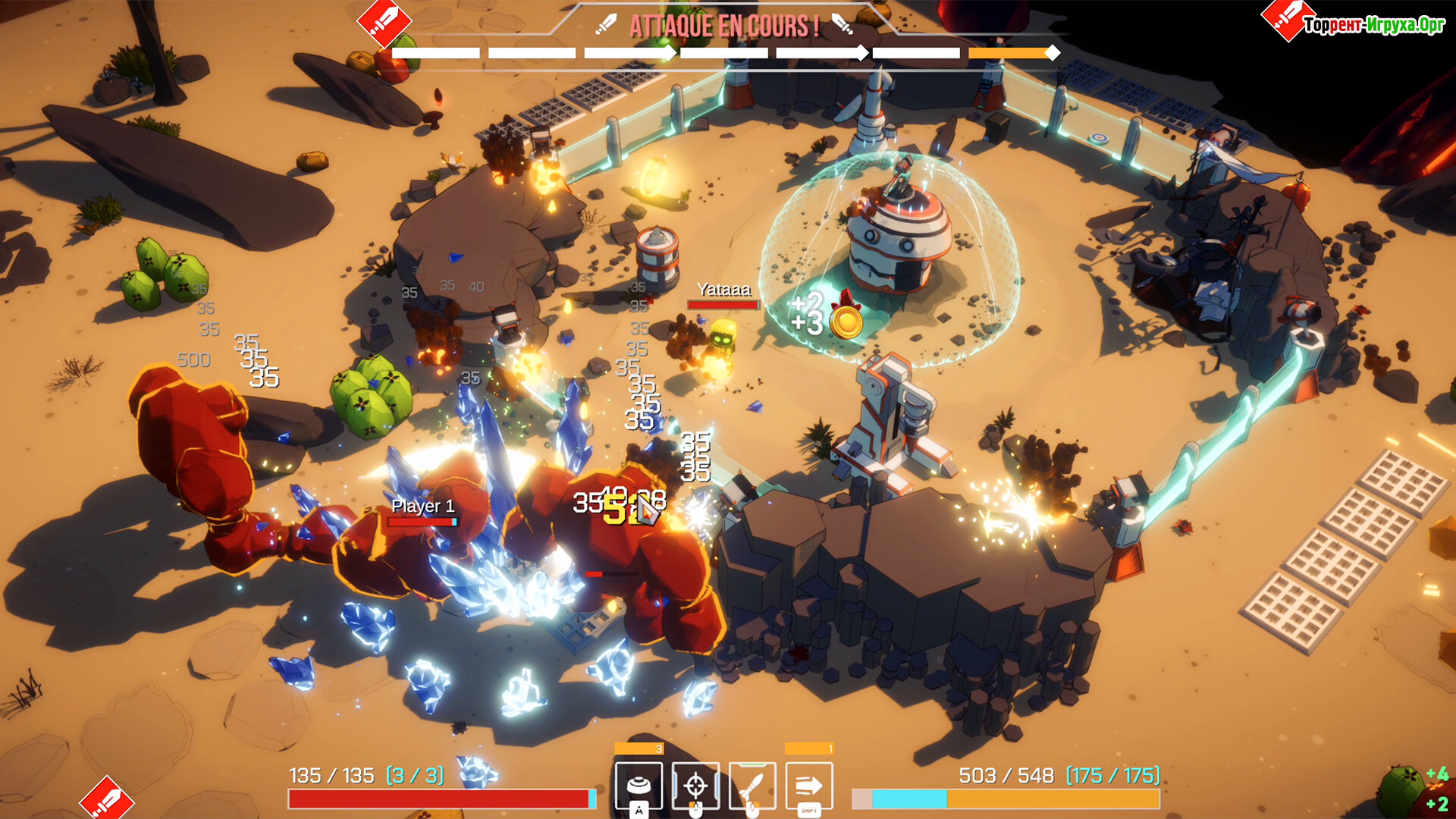
Task: Click the Торрент-Игруха.Орг watermark
Action: coord(1373,25)
